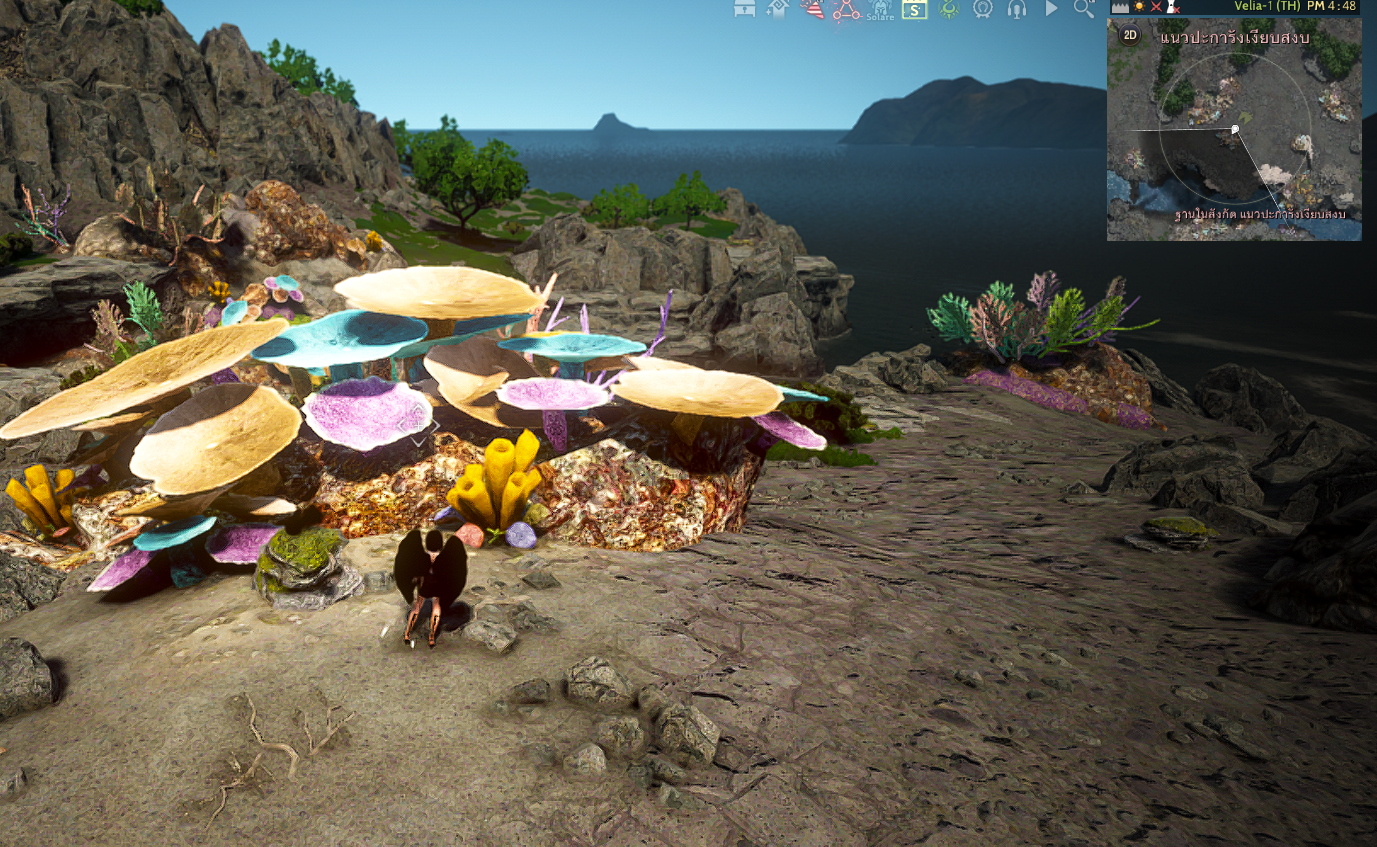Screen dimensions: 1377x847
Task: Click the green swirl emblem icon
Action: pos(949,9)
